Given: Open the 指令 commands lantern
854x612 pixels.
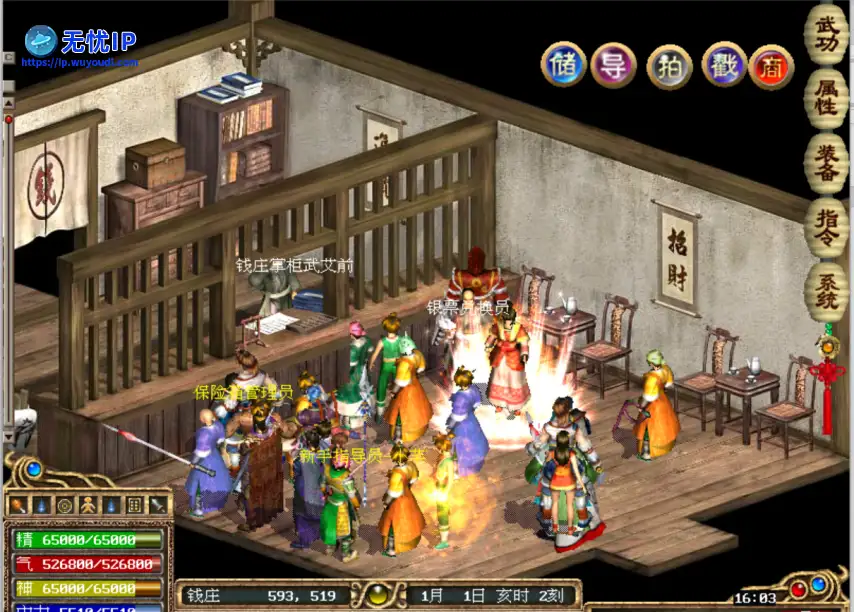Looking at the screenshot, I should [826, 226].
